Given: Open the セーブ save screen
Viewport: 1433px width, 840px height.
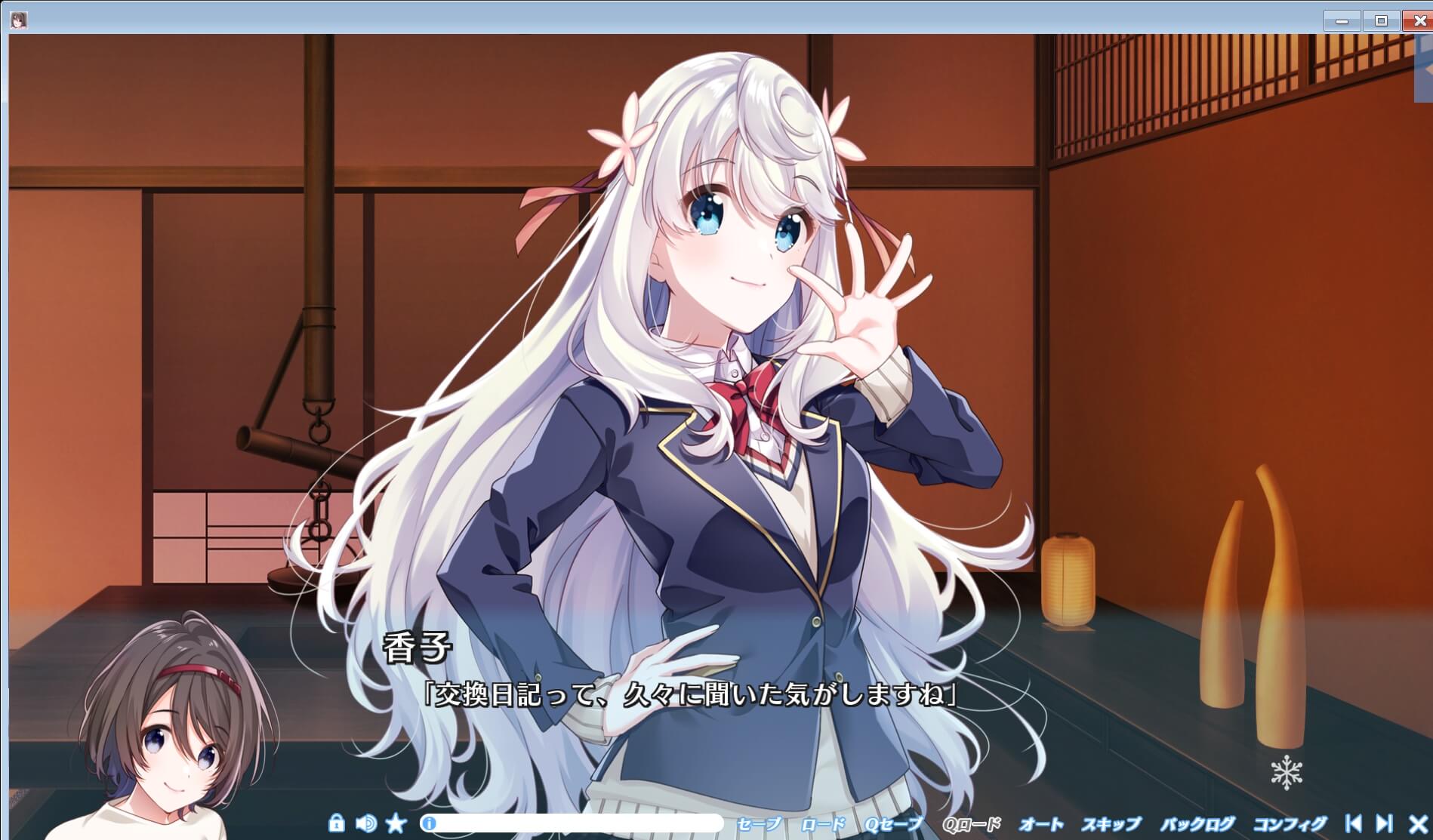Looking at the screenshot, I should (x=758, y=824).
